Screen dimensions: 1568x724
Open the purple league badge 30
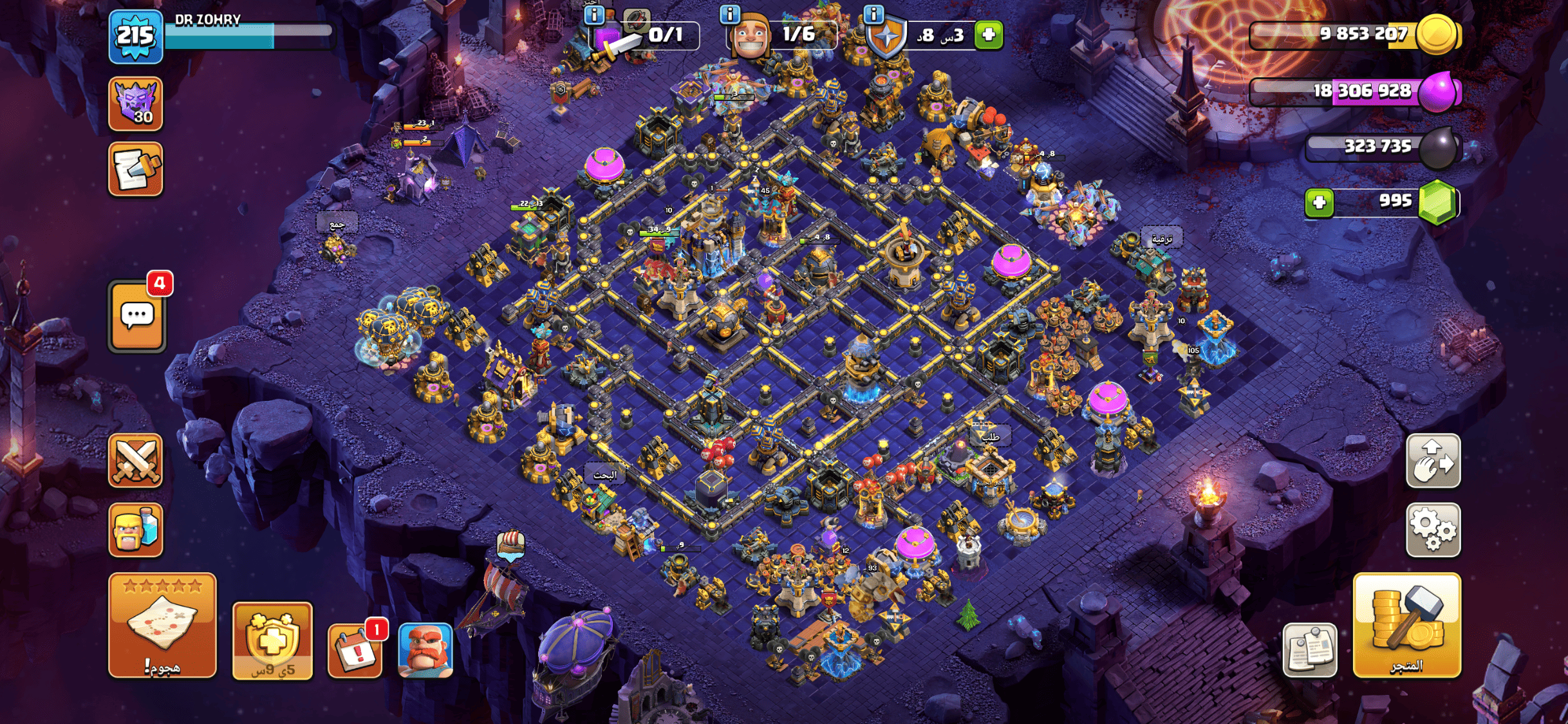pyautogui.click(x=136, y=104)
